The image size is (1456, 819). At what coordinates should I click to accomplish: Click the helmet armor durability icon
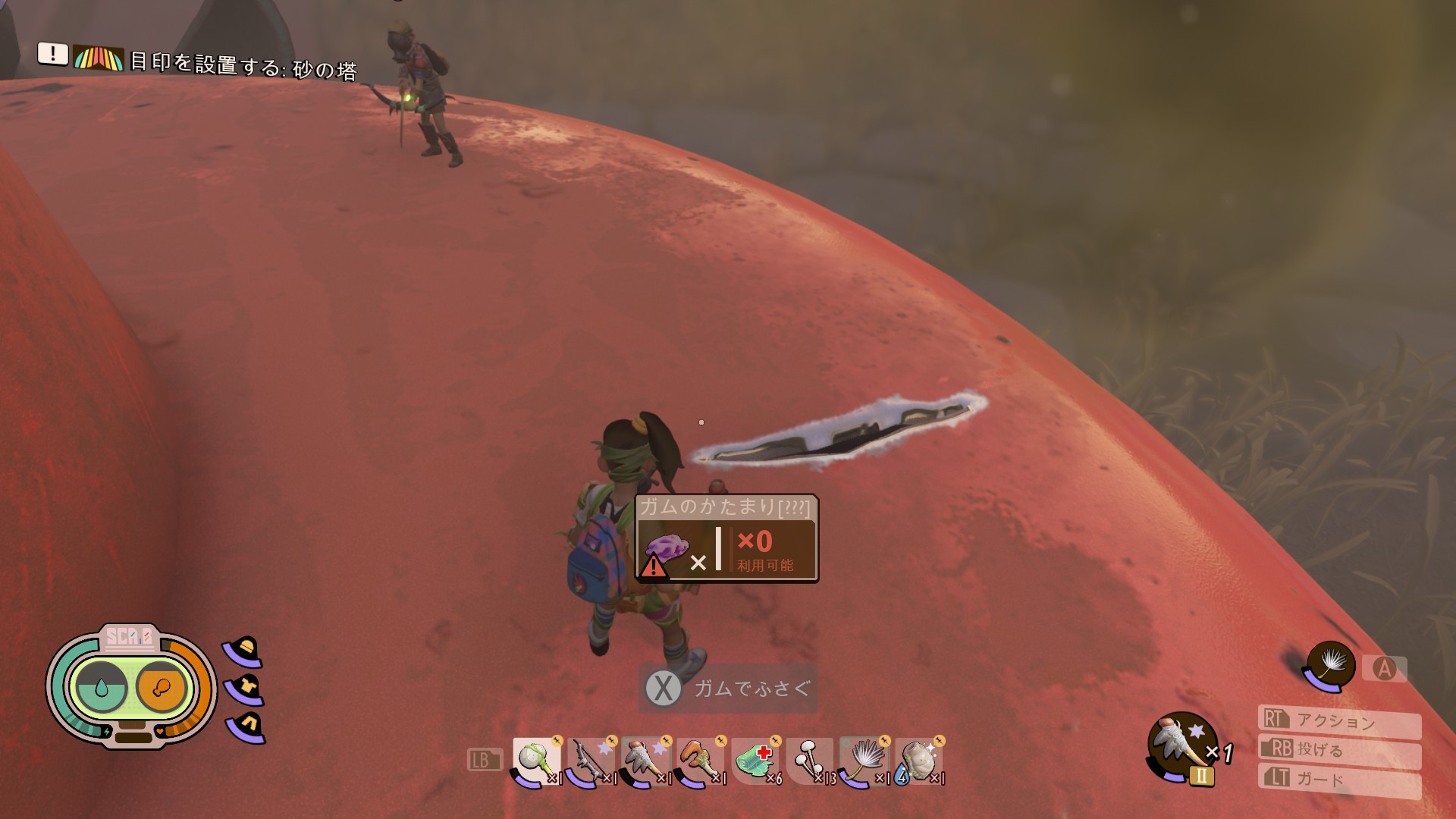pyautogui.click(x=244, y=651)
